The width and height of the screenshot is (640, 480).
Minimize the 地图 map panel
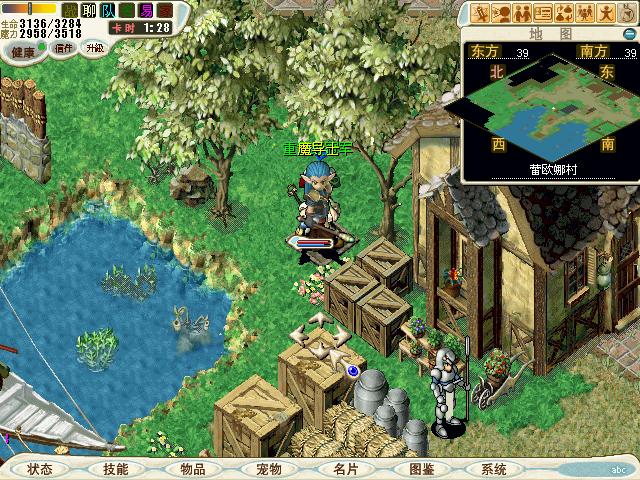629,33
